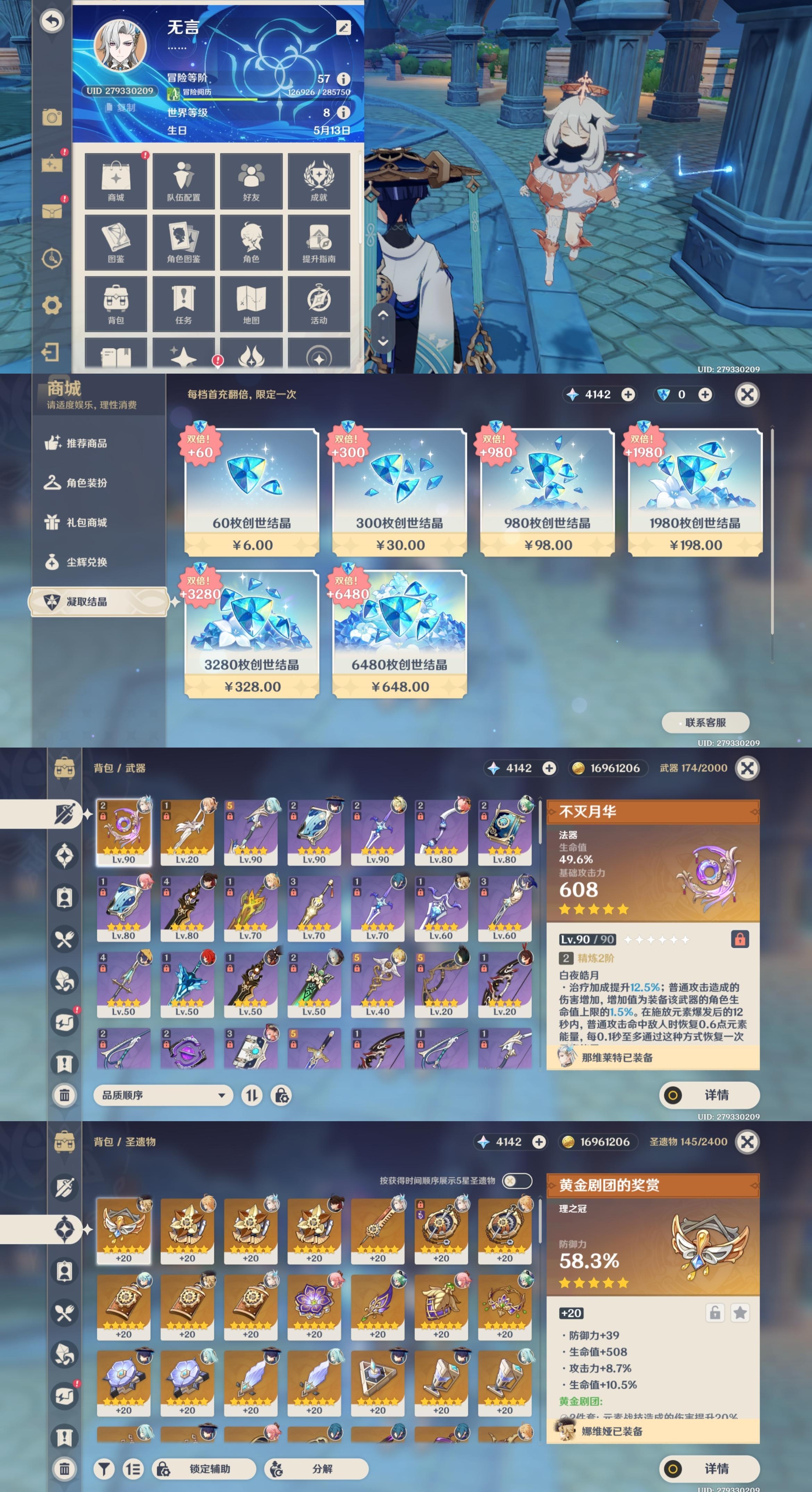
Task: Click the pencil icon to edit profile
Action: pyautogui.click(x=343, y=27)
